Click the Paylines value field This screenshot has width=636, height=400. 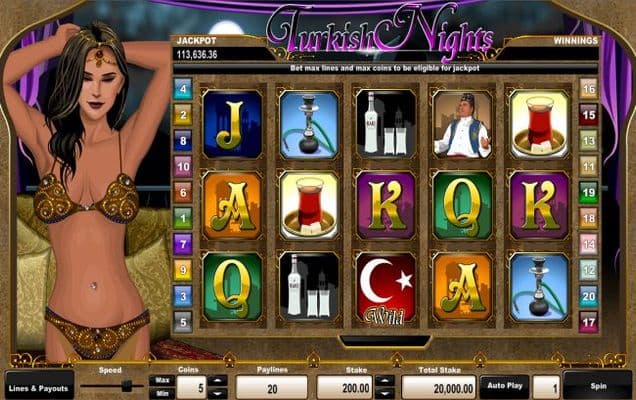[x=272, y=386]
